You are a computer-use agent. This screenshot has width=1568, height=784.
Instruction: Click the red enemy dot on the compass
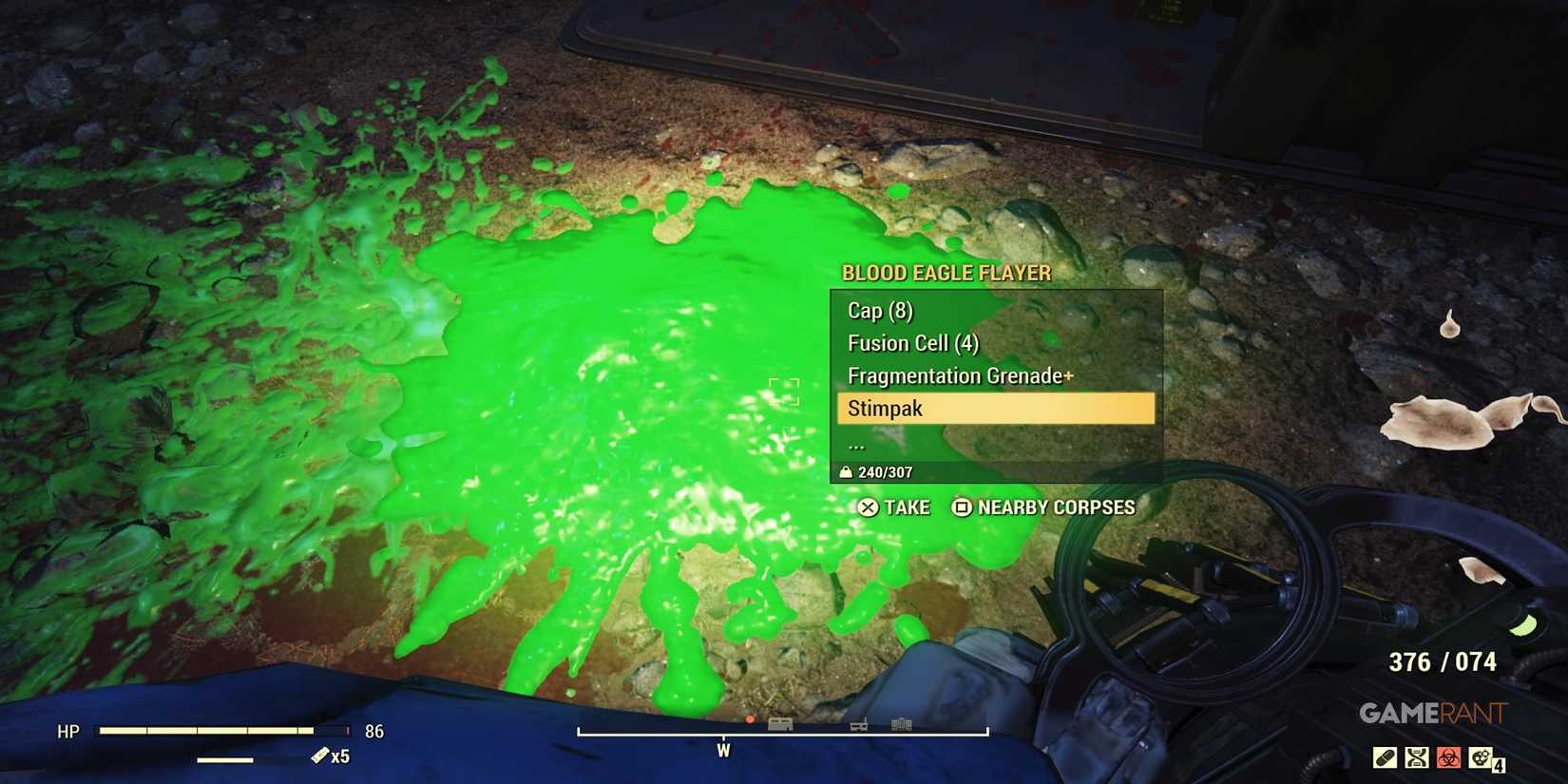750,719
